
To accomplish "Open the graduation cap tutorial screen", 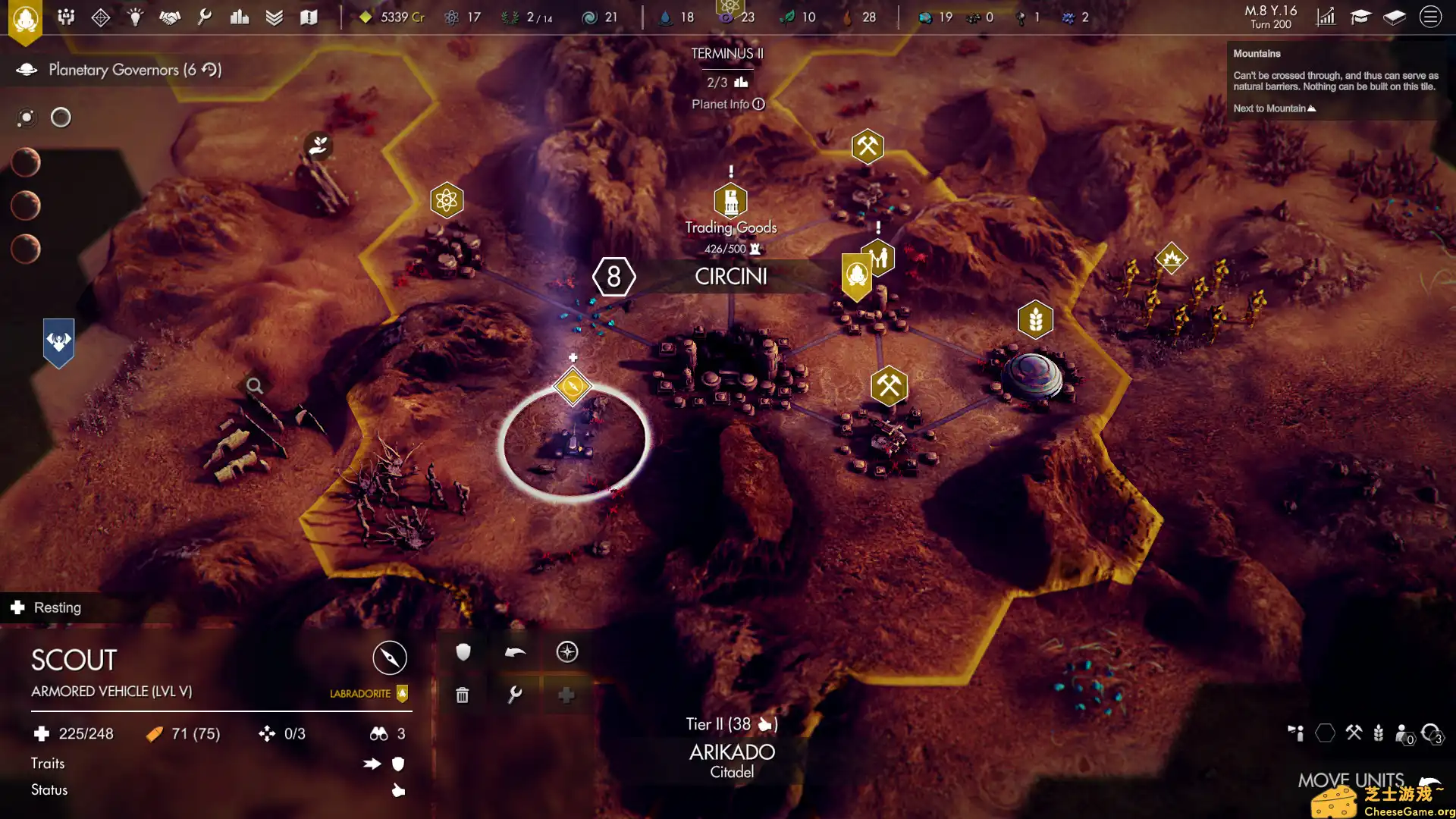I will click(1360, 17).
